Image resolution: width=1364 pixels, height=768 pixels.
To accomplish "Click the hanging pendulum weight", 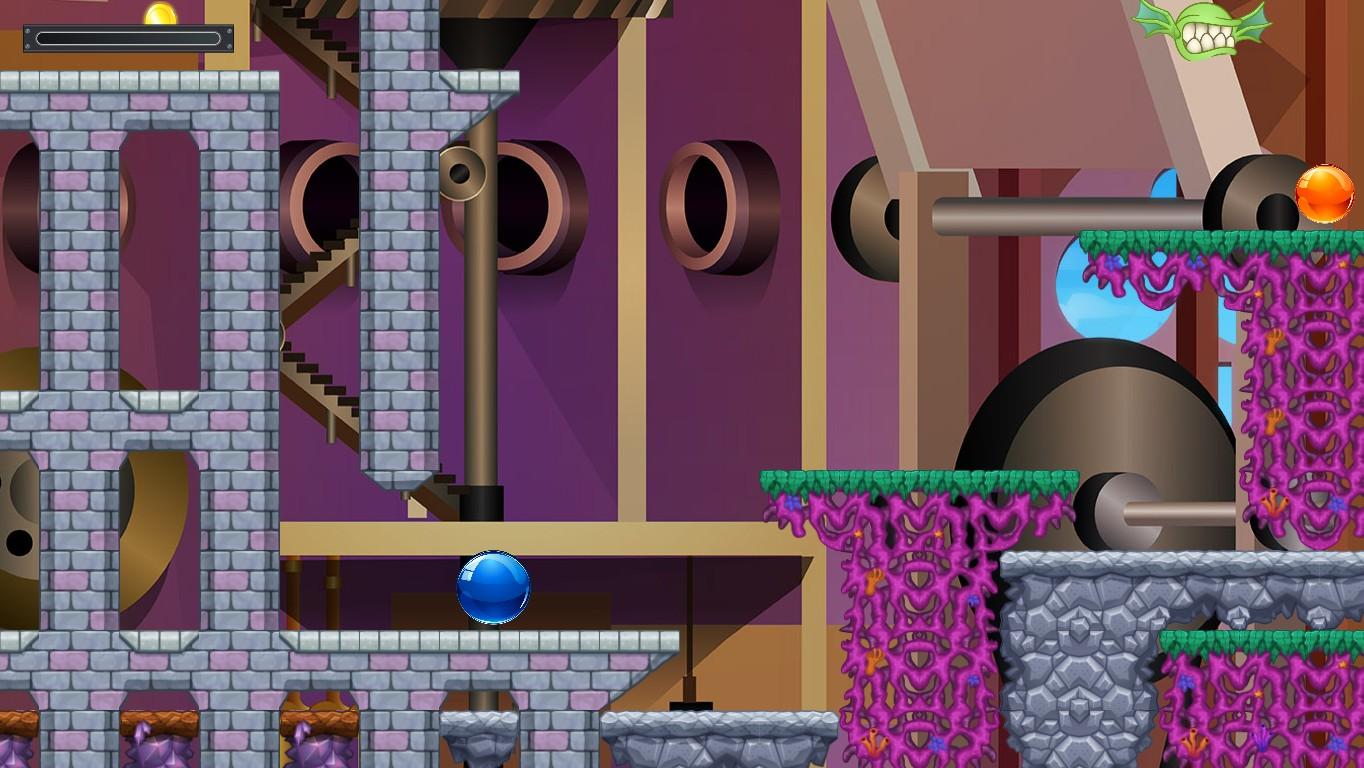I will click(x=689, y=703).
